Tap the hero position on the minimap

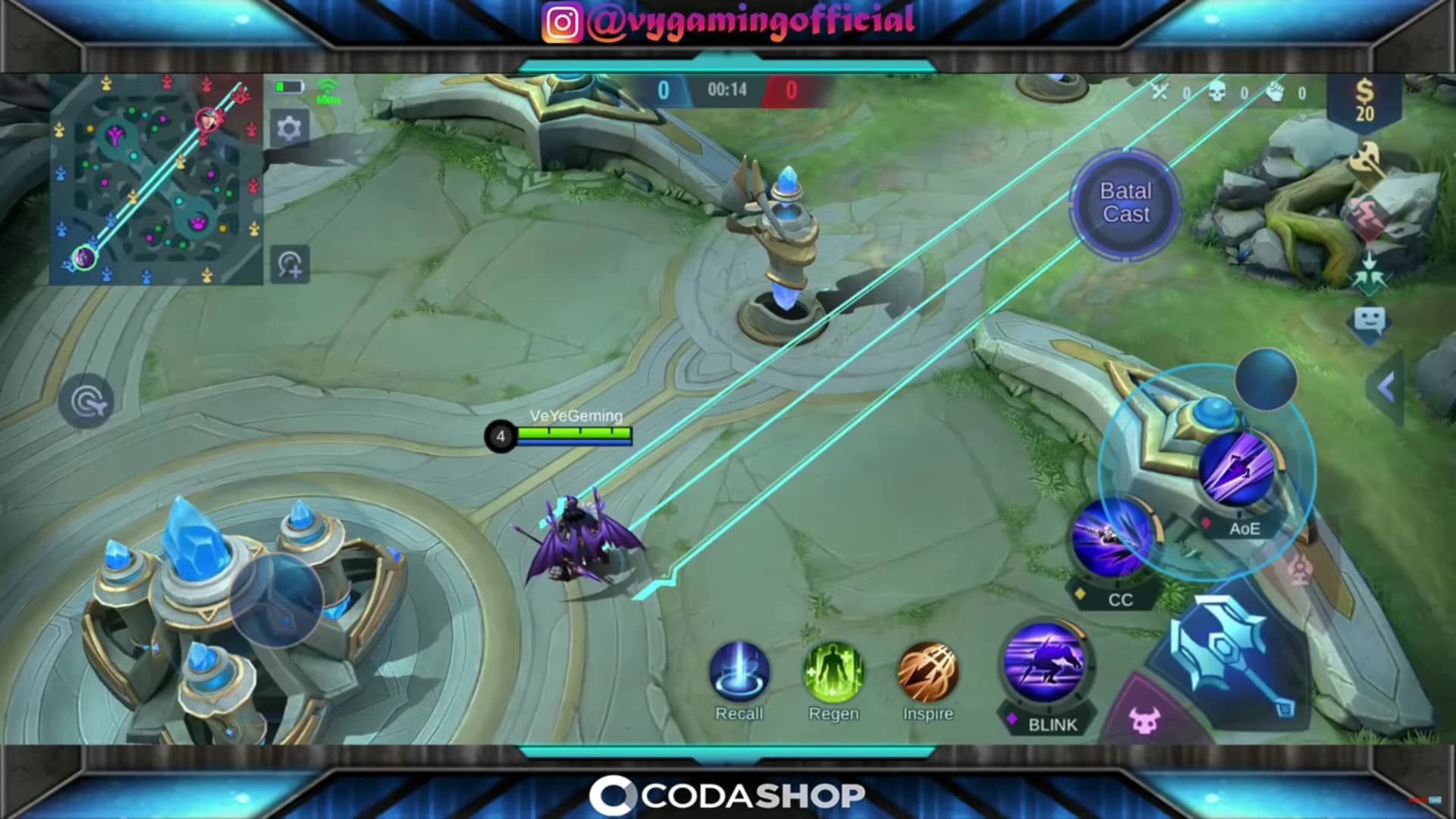pos(83,259)
